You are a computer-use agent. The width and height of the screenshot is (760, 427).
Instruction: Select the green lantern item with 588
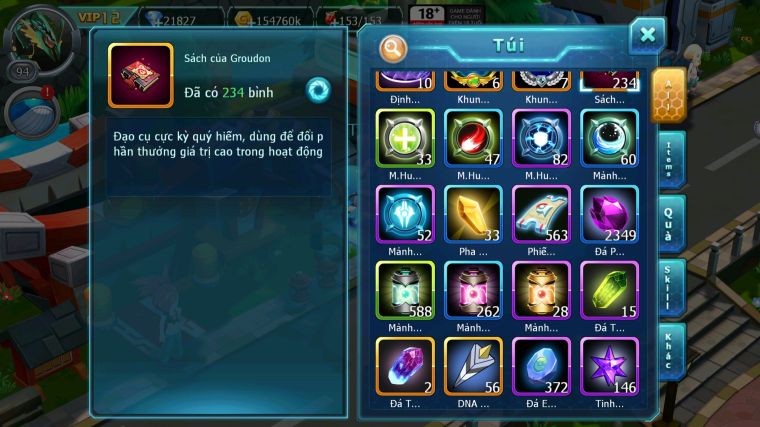(405, 290)
